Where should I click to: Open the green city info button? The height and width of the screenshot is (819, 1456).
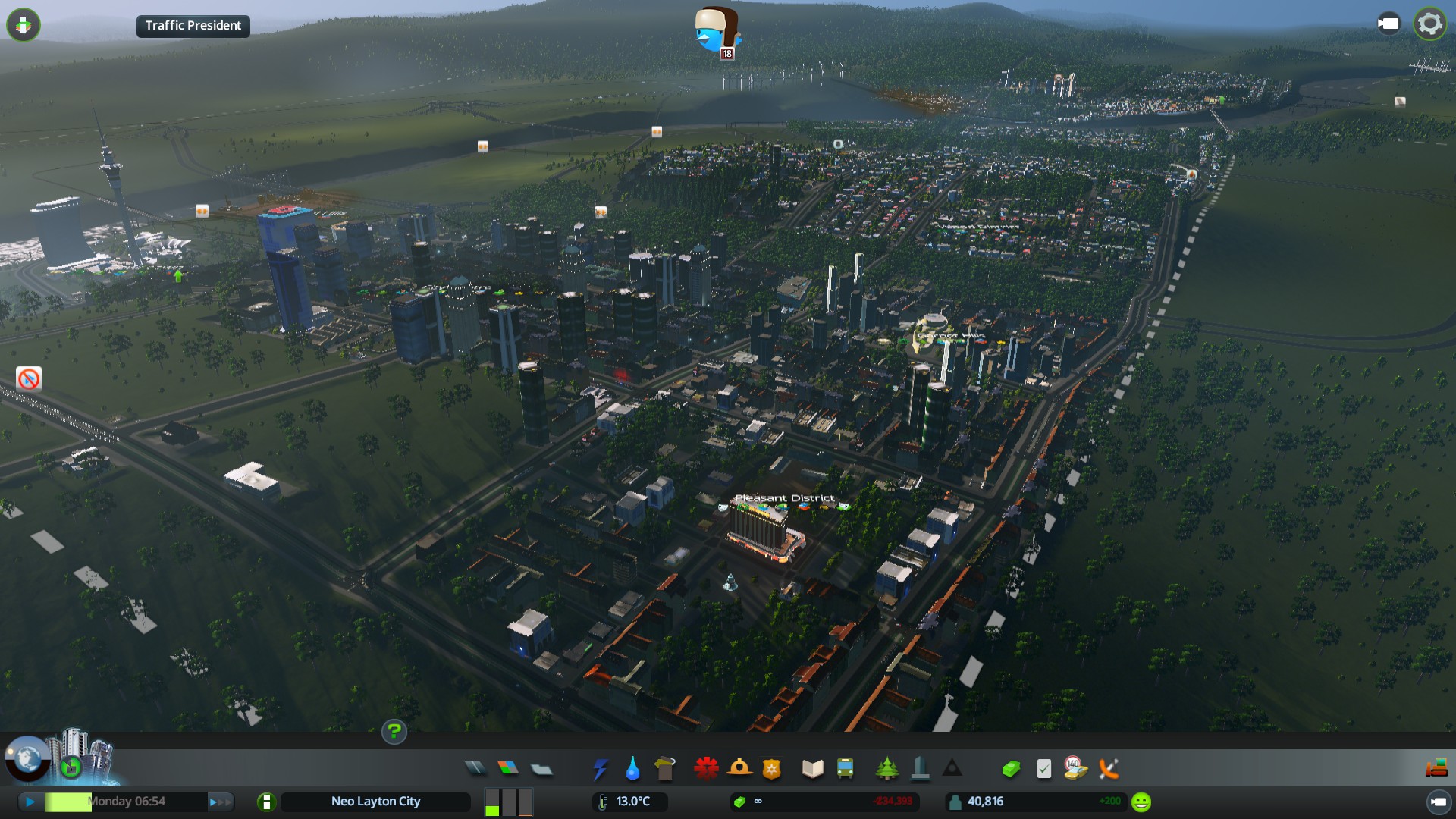266,802
